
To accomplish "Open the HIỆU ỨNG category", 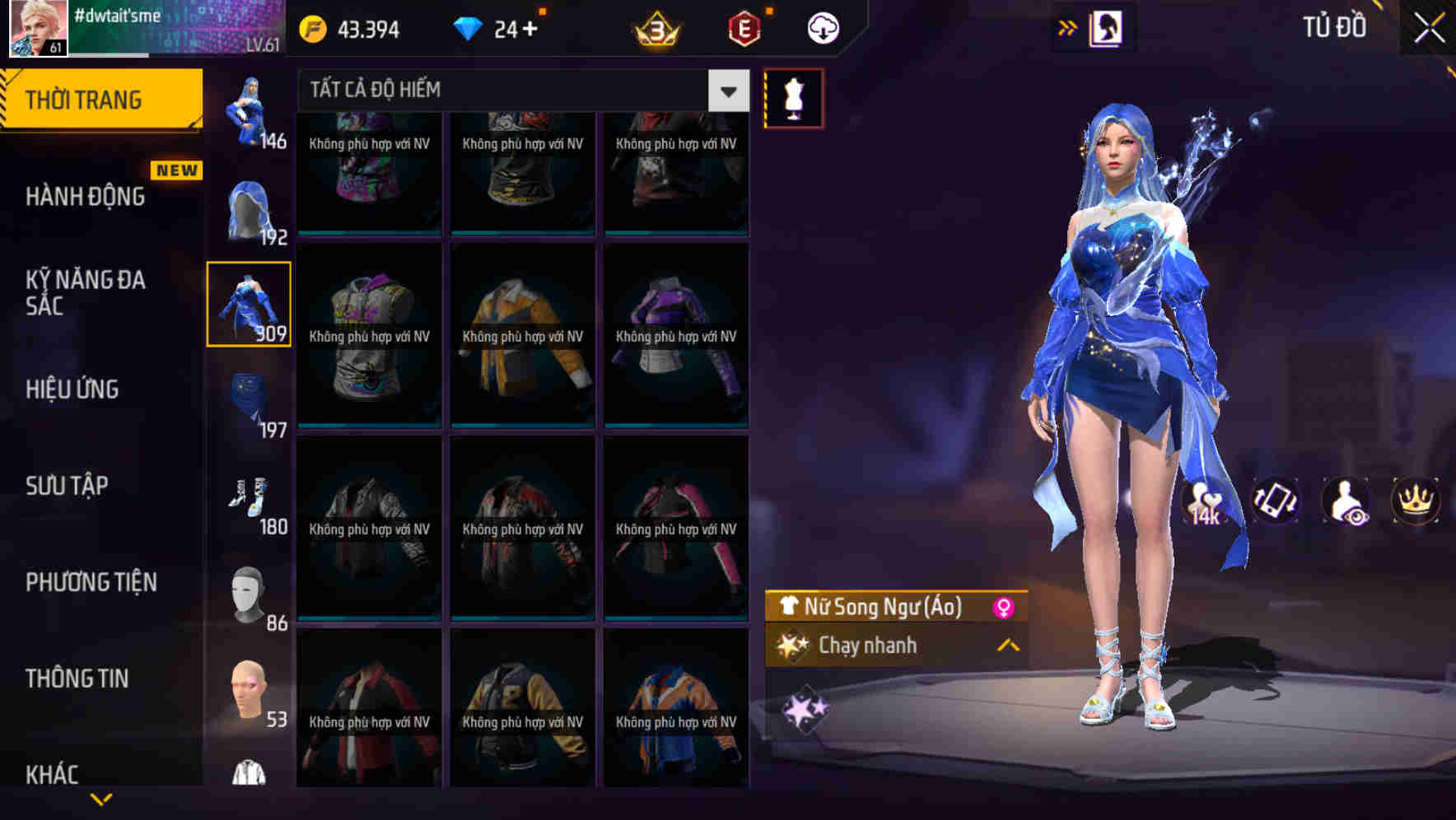I will [x=70, y=389].
